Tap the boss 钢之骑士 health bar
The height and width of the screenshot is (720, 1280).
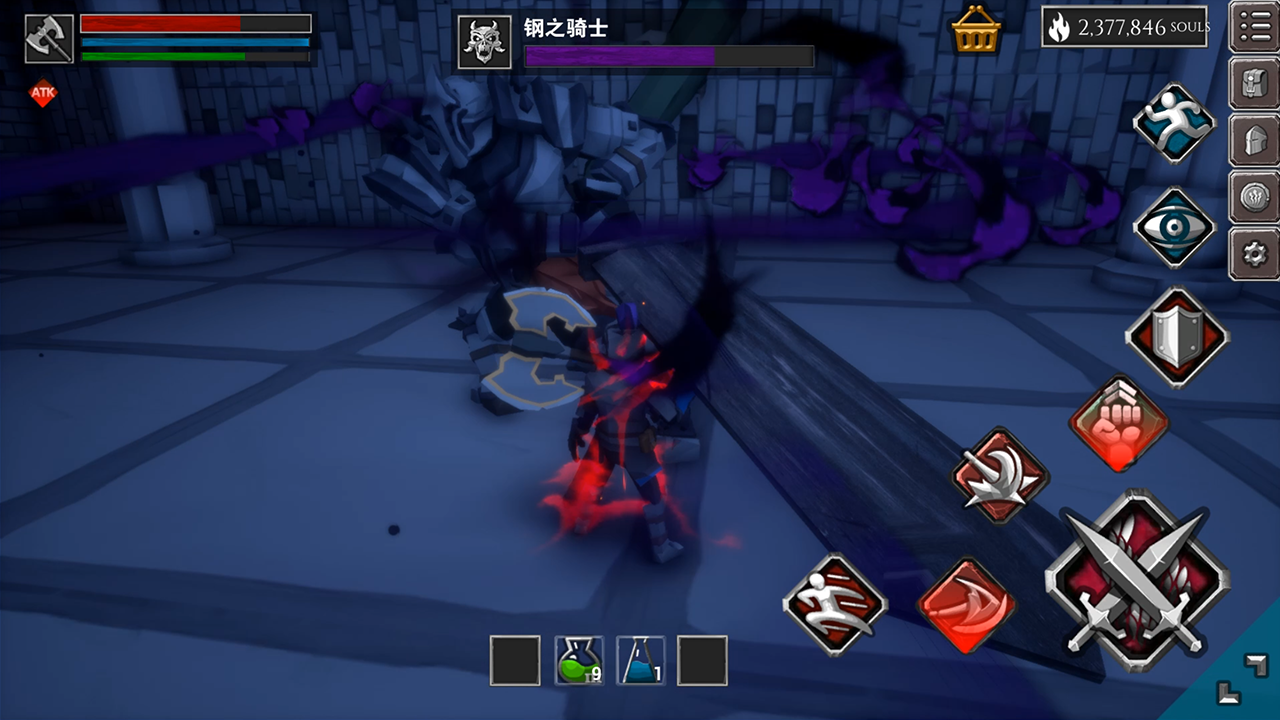670,56
